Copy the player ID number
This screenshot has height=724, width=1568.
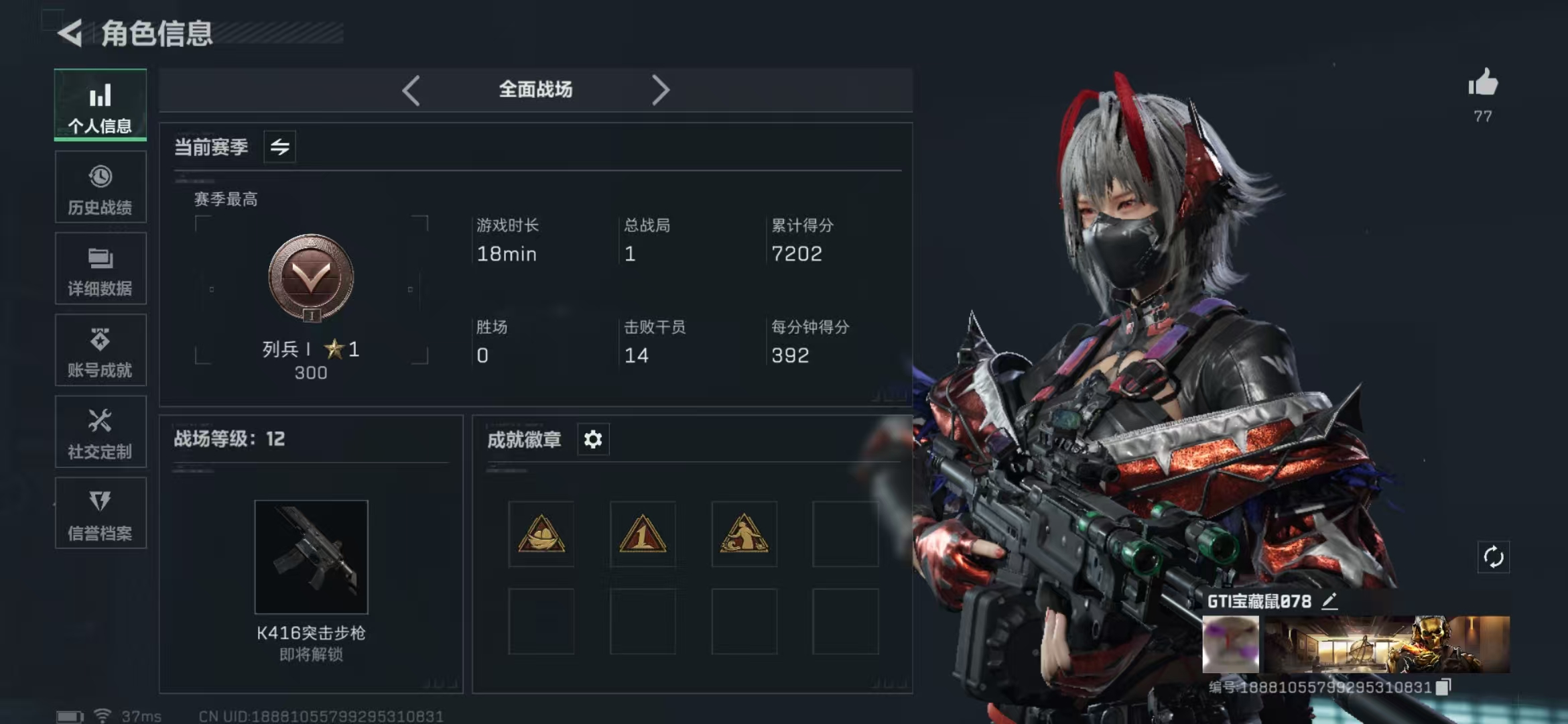(x=1443, y=686)
